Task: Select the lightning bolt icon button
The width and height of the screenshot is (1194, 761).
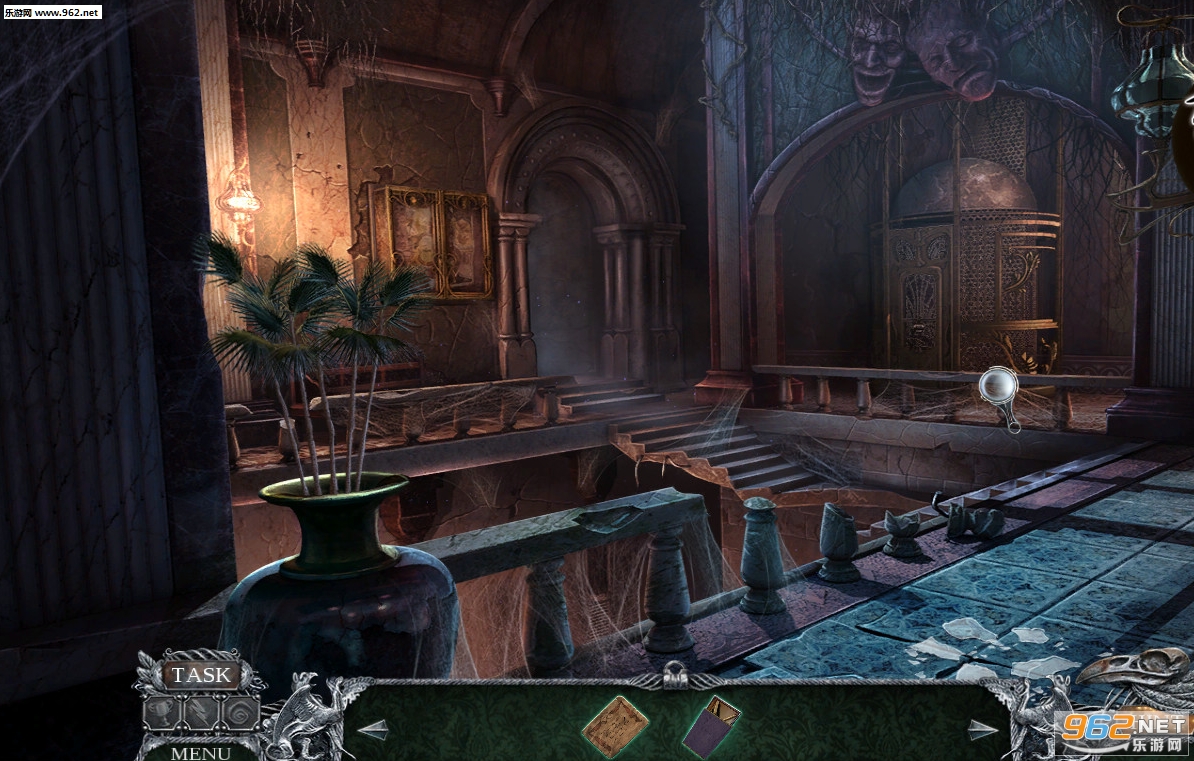Action: point(202,712)
